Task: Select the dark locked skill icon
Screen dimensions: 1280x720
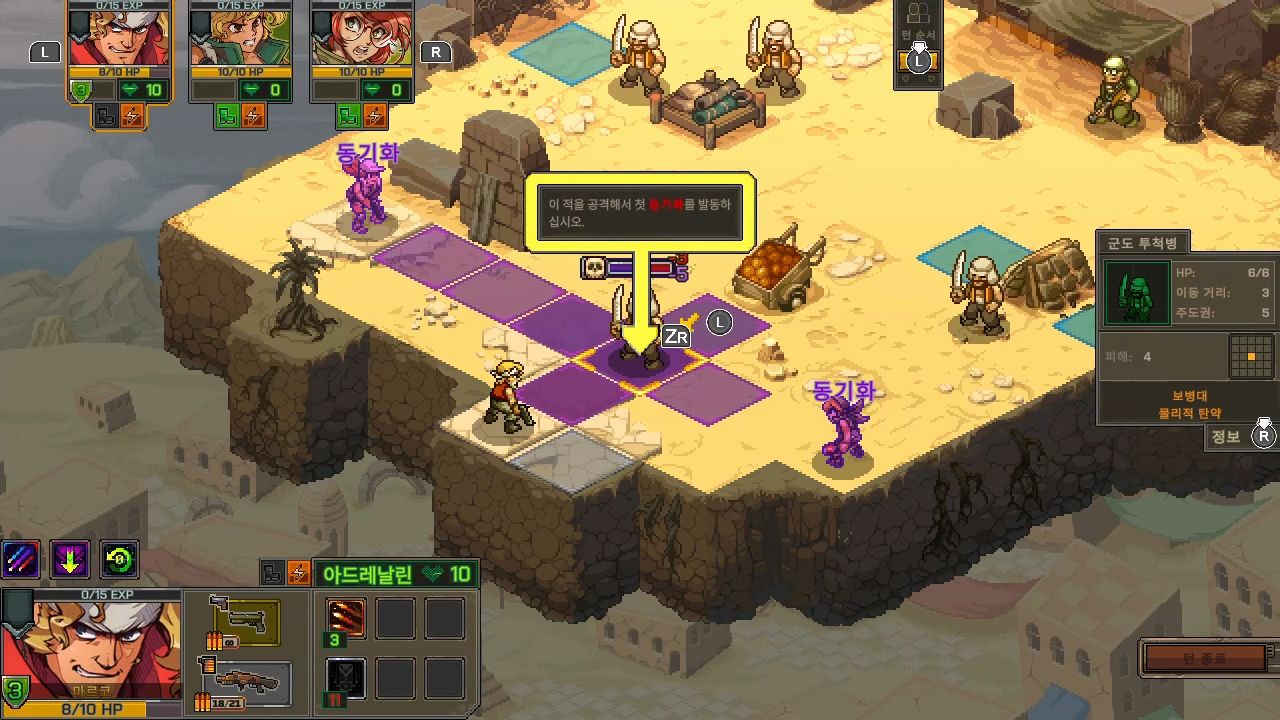Action: [346, 678]
